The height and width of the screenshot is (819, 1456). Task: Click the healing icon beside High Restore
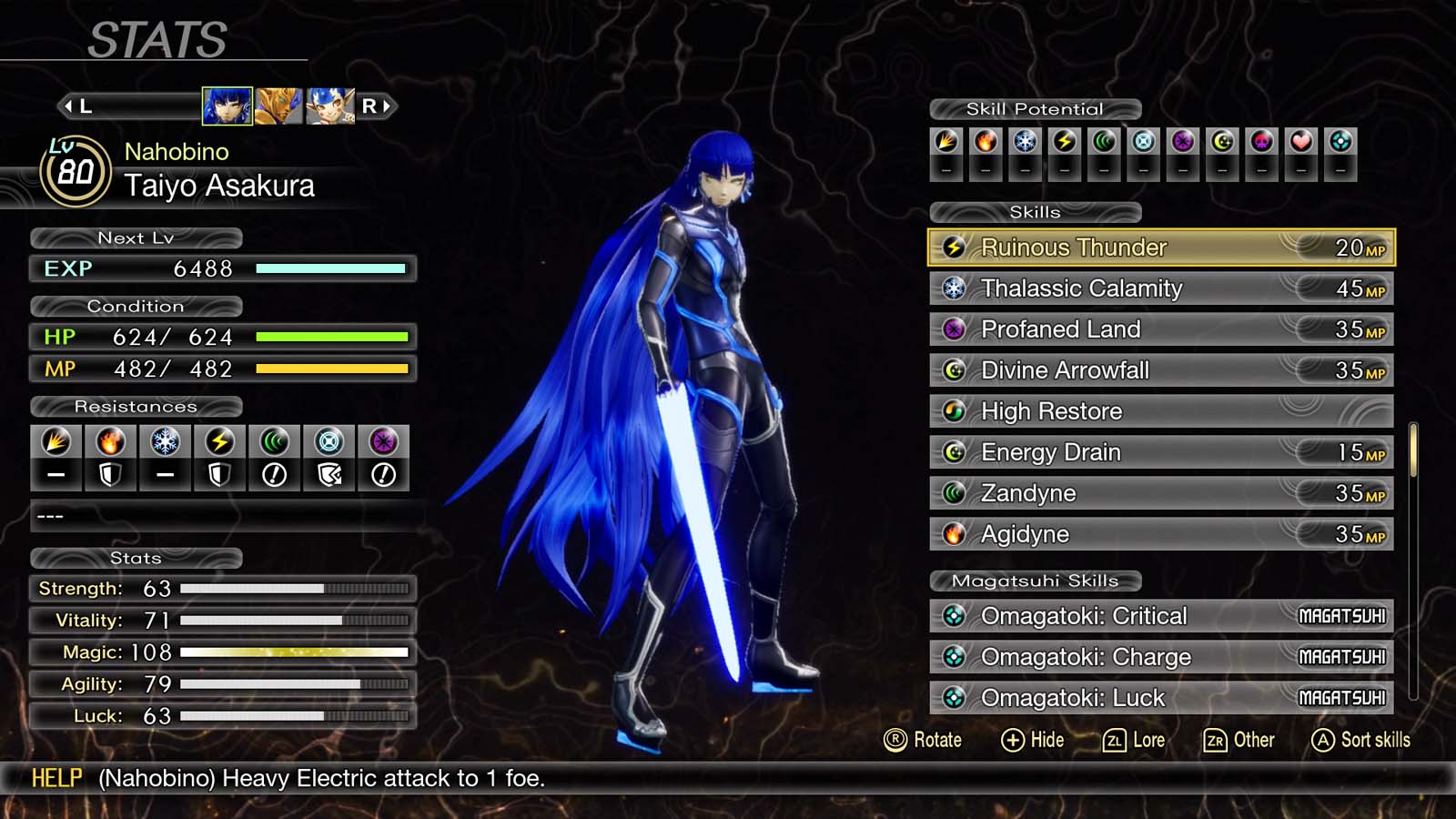coord(954,411)
